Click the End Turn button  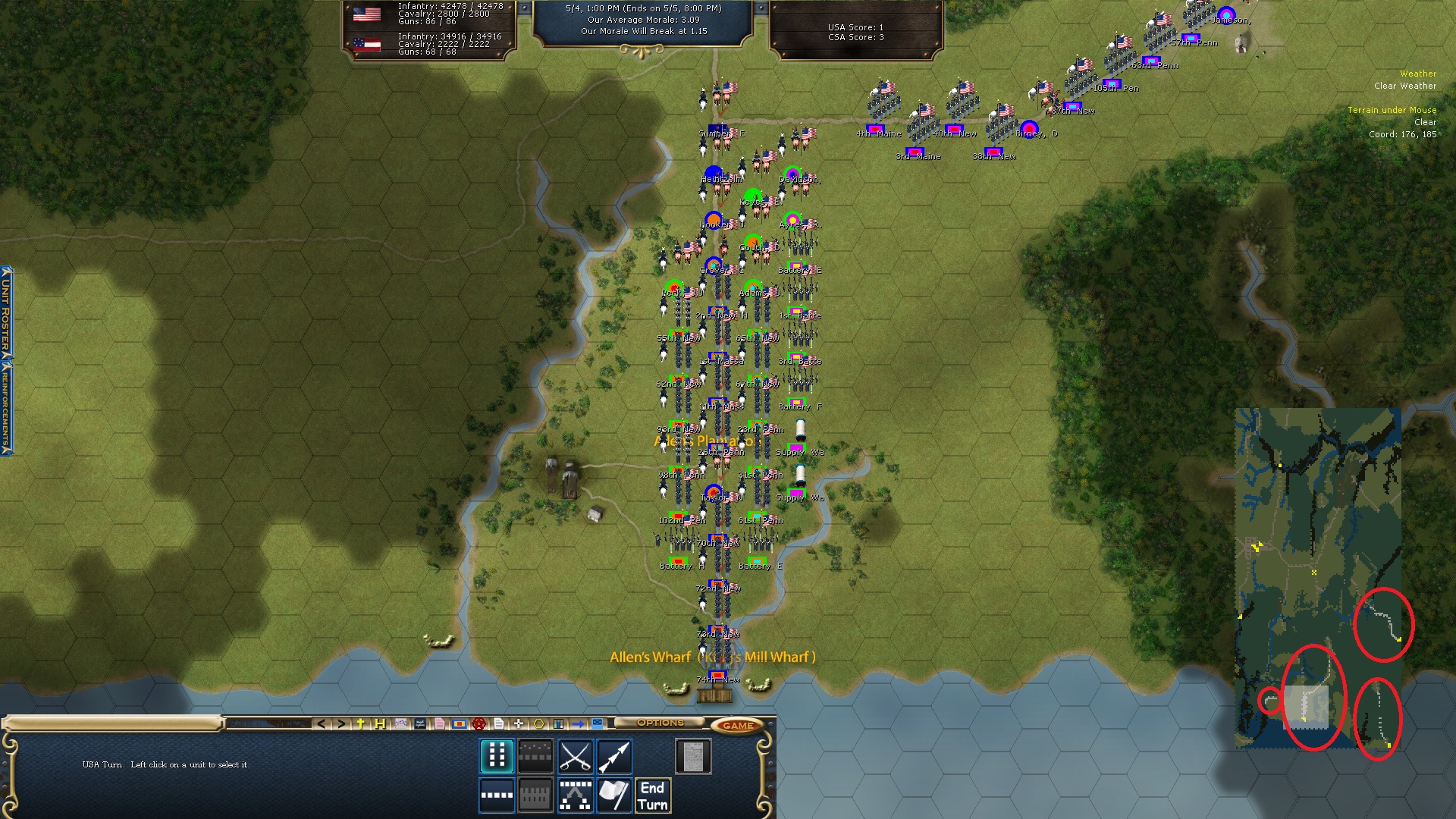652,795
